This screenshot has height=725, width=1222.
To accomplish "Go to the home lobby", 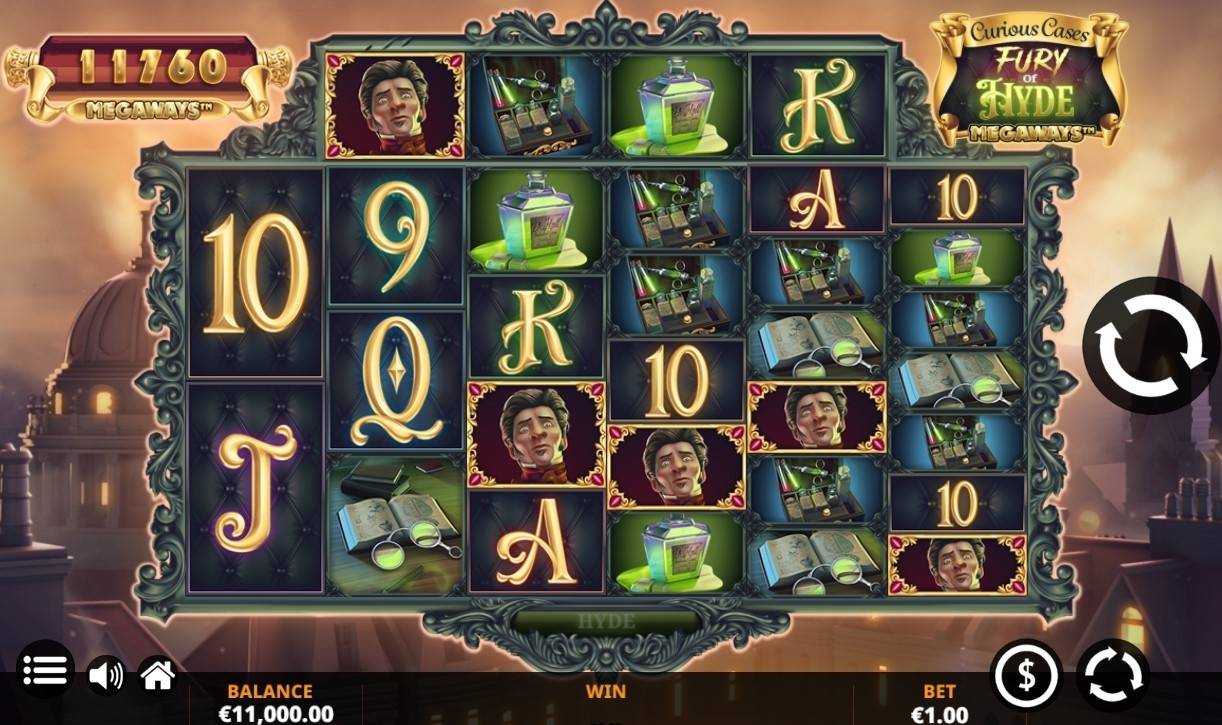I will (x=158, y=676).
